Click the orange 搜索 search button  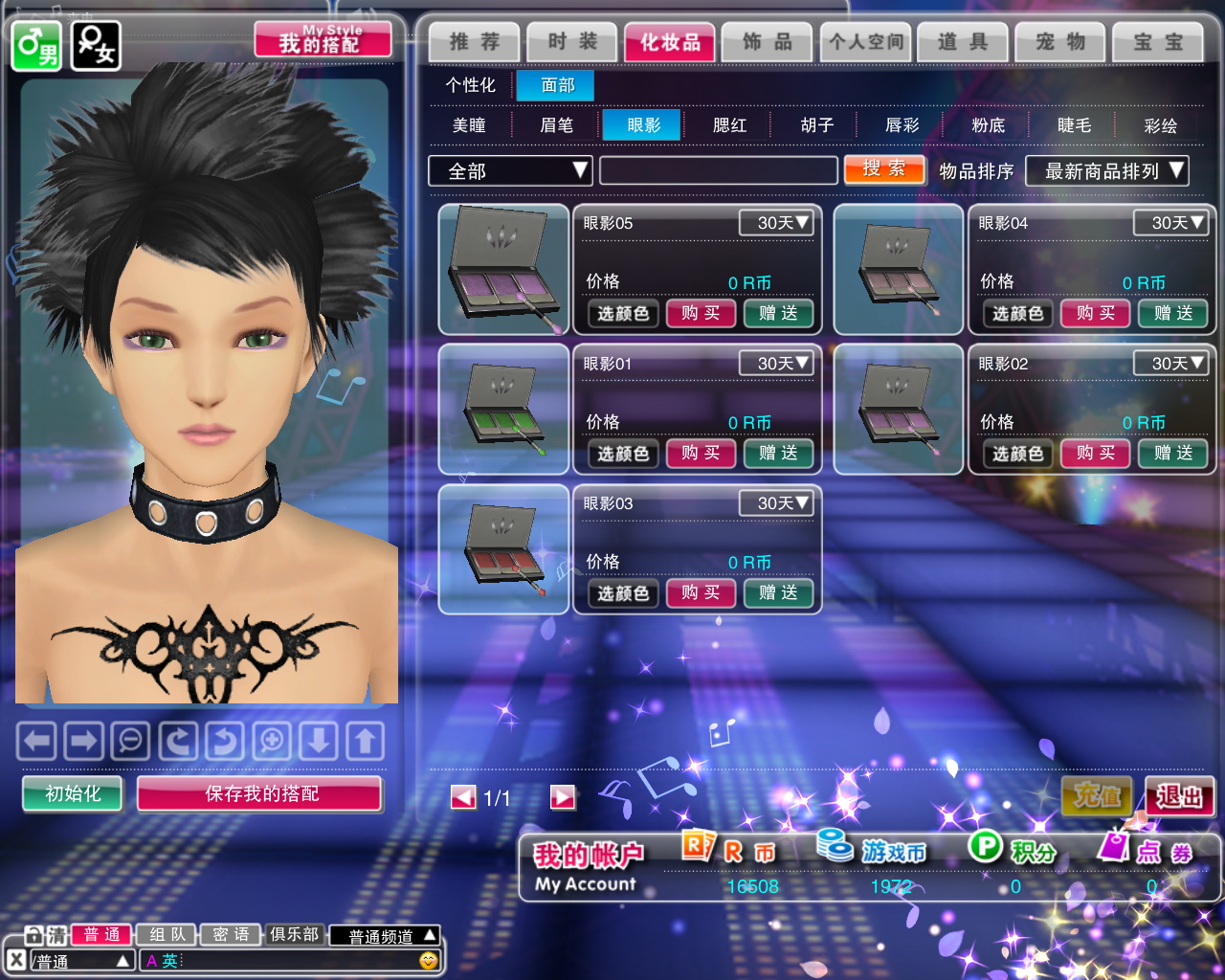coord(884,169)
